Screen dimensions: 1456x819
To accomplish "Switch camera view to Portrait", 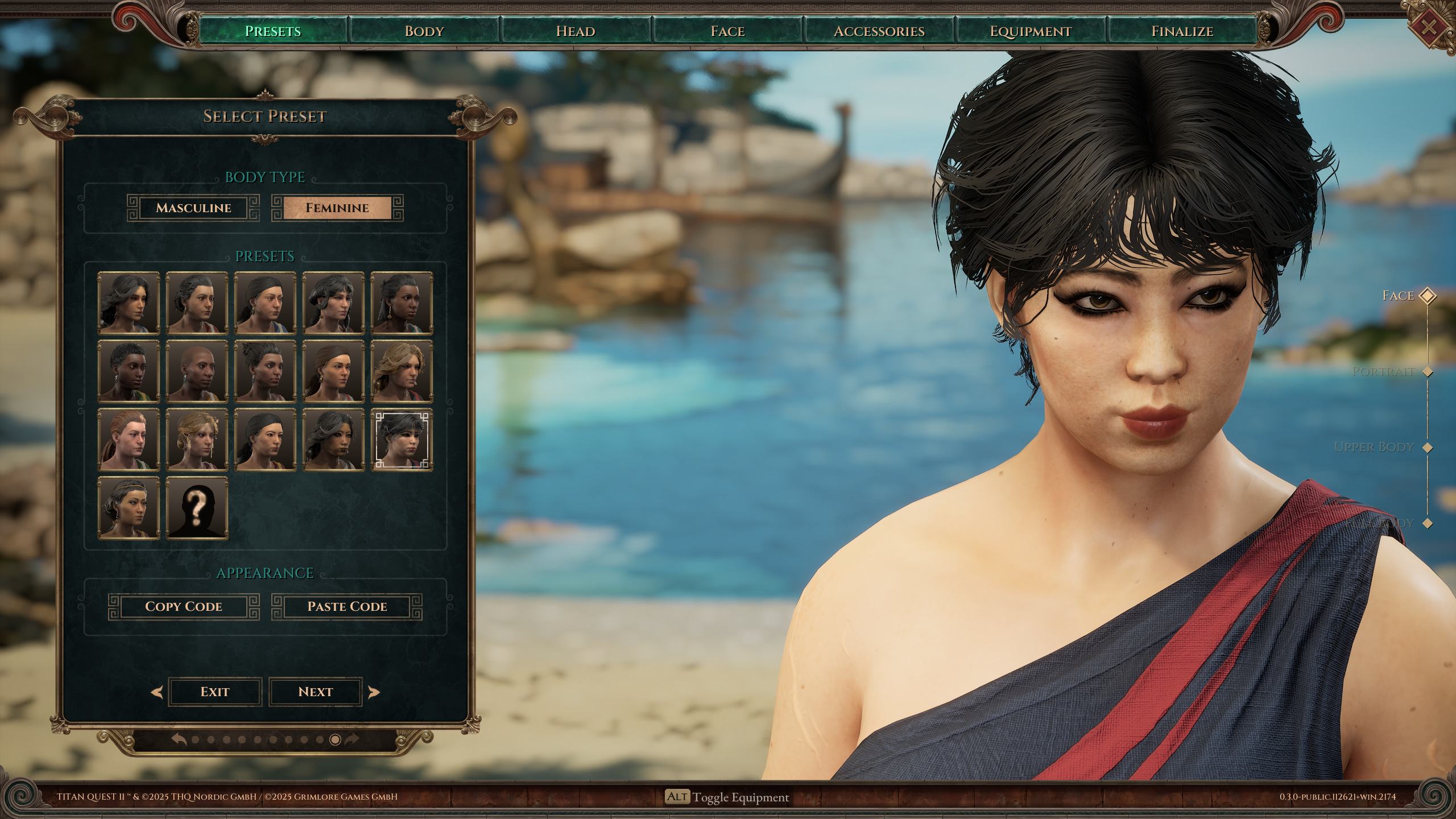I will 1427,372.
